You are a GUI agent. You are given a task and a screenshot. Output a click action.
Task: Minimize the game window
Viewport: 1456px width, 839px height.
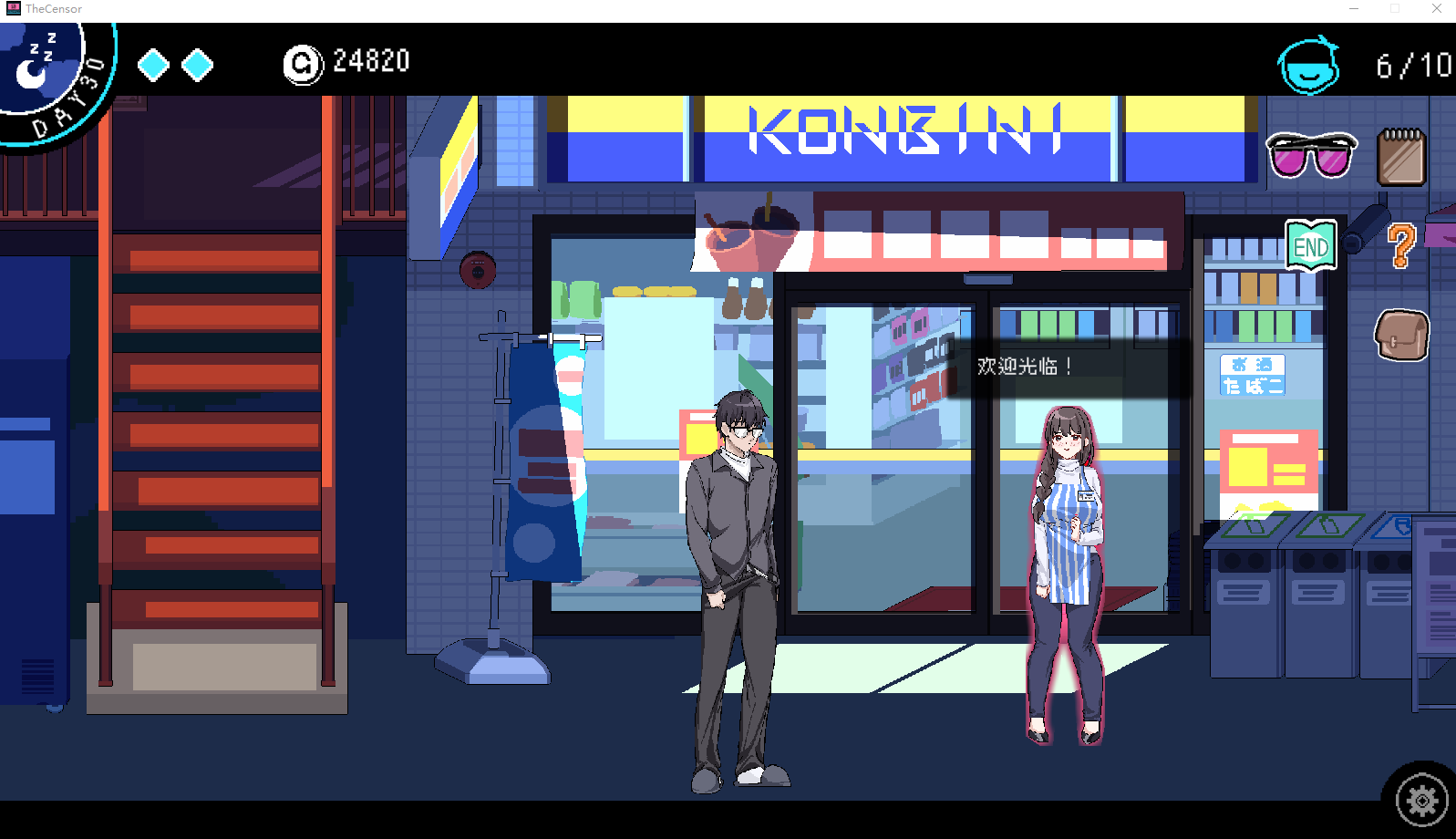pos(1354,9)
